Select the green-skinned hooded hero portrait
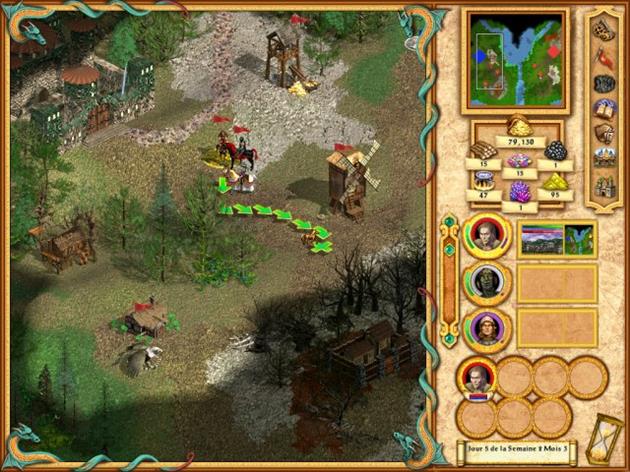Screen dimensions: 630x472 pos(486,282)
